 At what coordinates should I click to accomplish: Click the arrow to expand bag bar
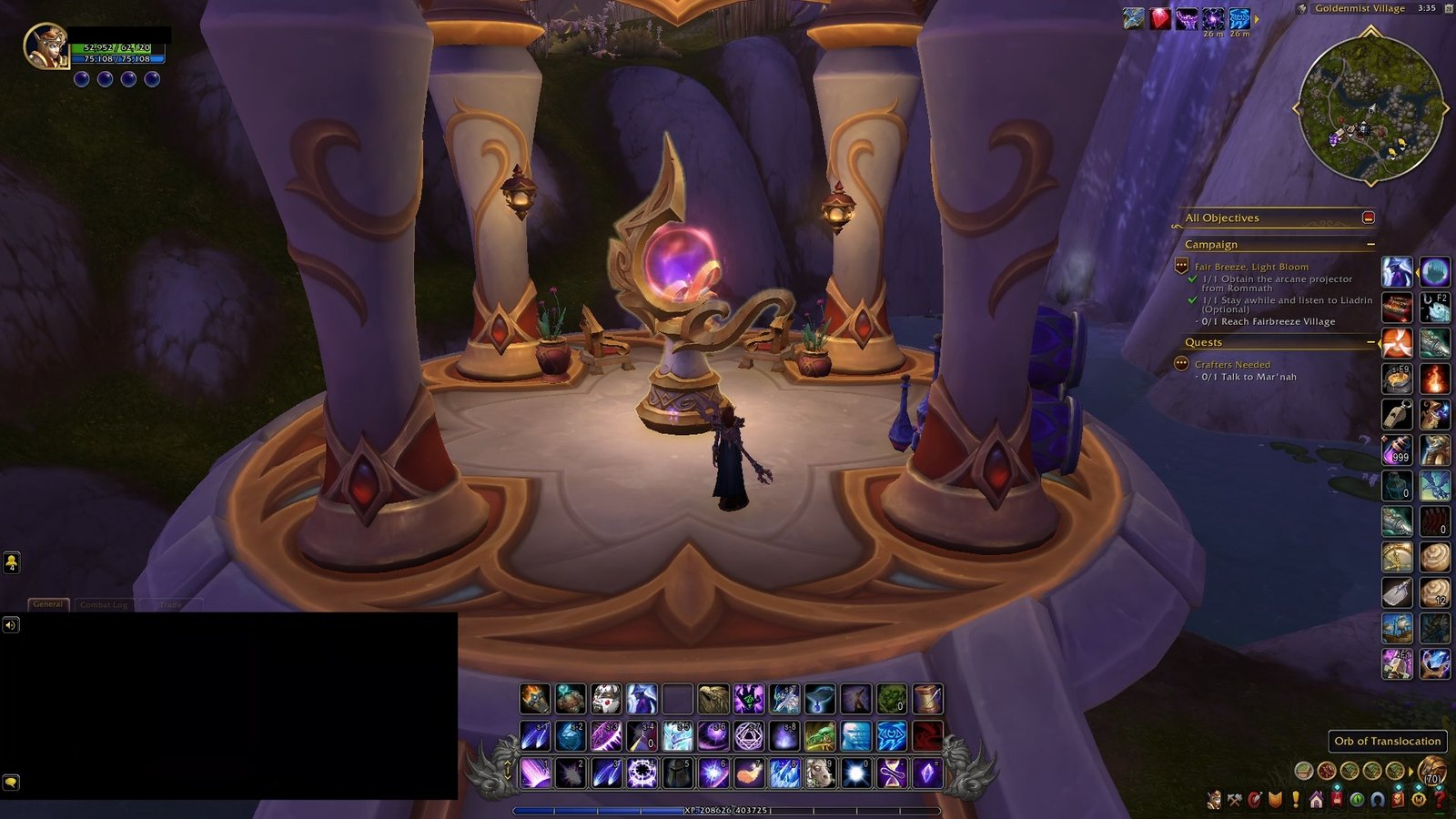click(x=1410, y=772)
